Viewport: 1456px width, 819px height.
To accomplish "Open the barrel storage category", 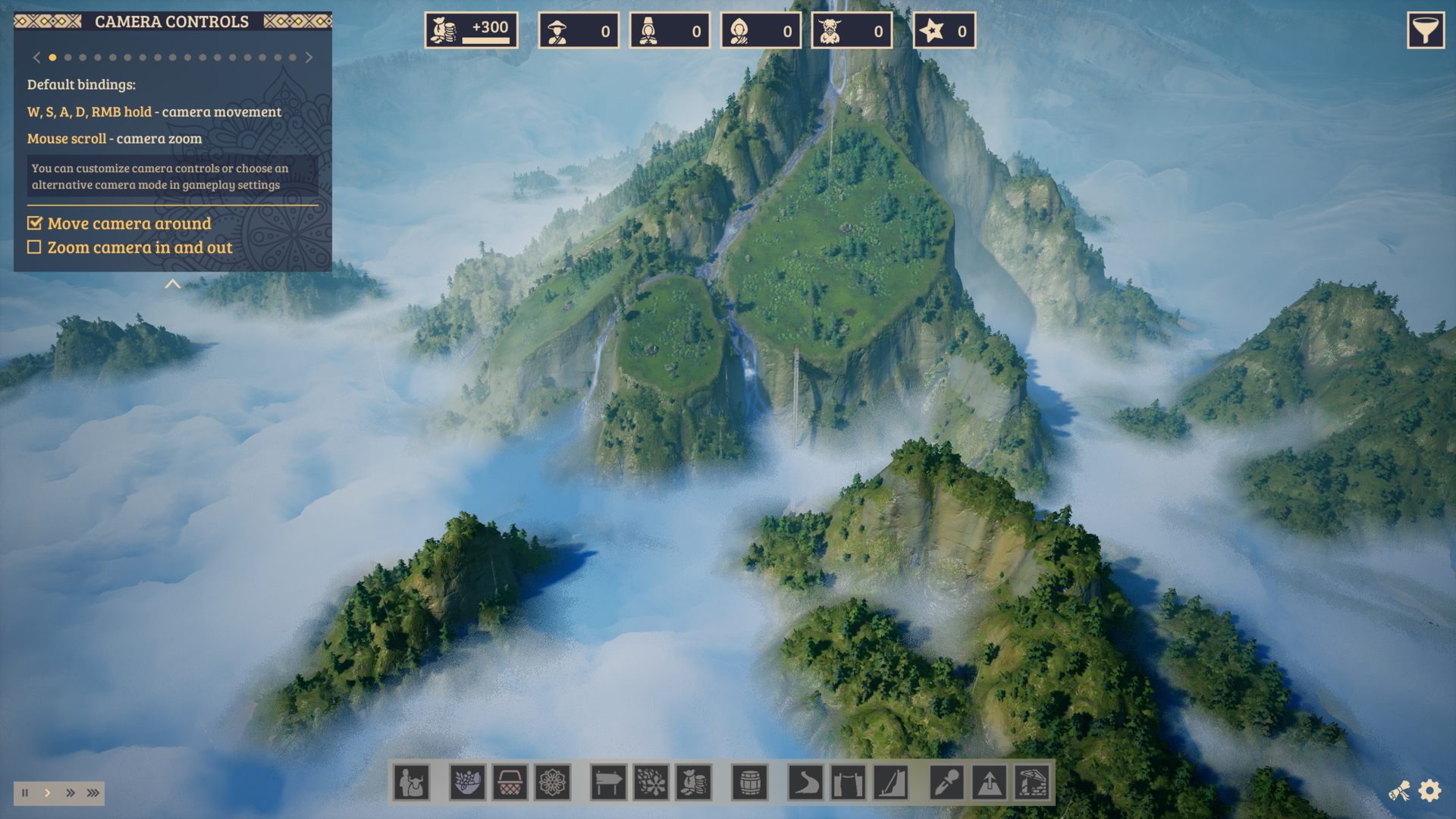I will tap(749, 782).
